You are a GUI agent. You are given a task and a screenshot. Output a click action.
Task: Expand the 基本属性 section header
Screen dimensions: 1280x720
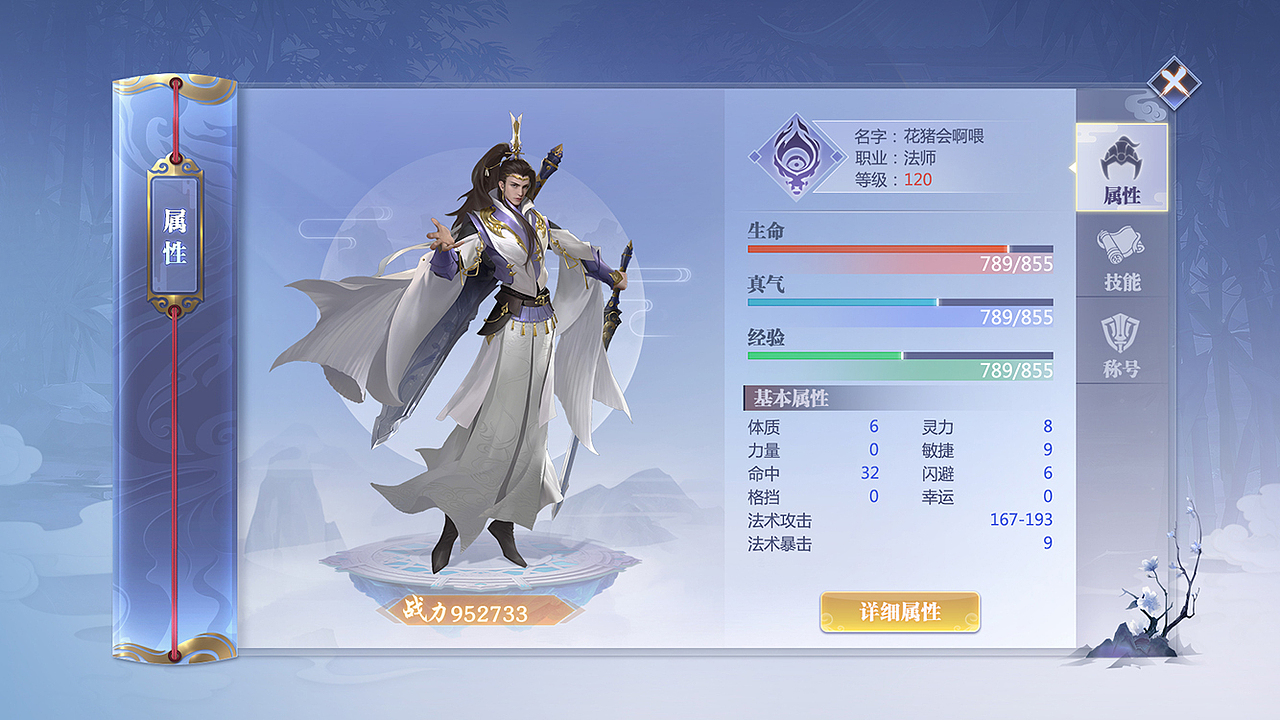789,396
